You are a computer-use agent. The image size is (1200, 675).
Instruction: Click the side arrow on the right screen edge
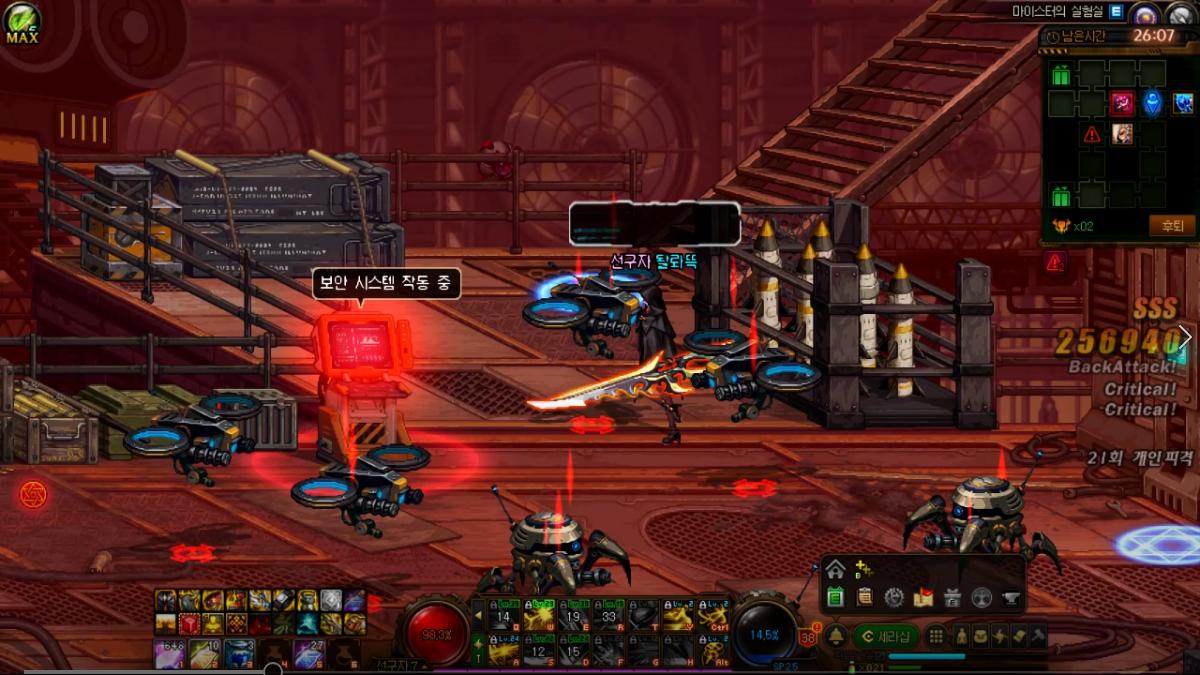[x=1186, y=337]
